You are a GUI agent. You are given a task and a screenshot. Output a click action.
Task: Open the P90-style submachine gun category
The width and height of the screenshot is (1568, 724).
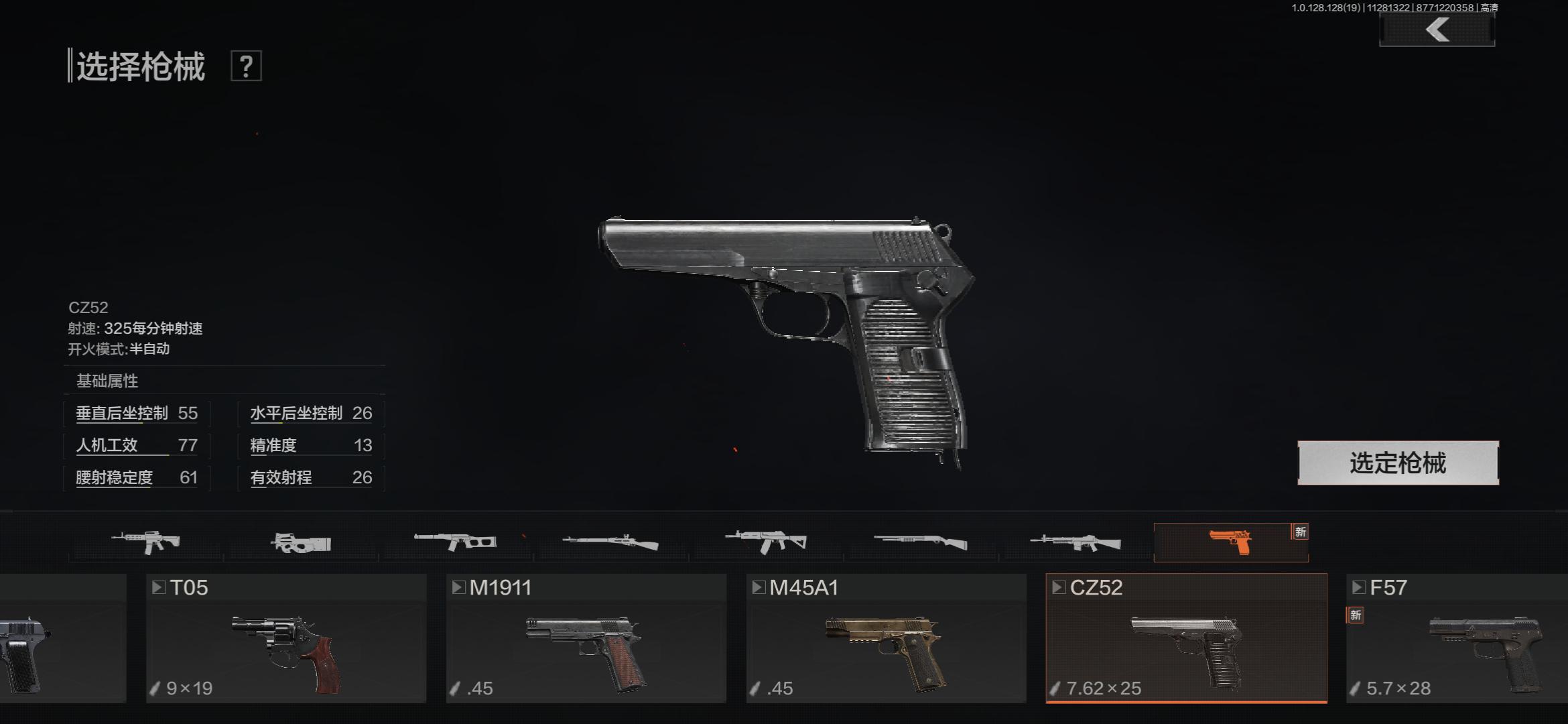[x=302, y=542]
